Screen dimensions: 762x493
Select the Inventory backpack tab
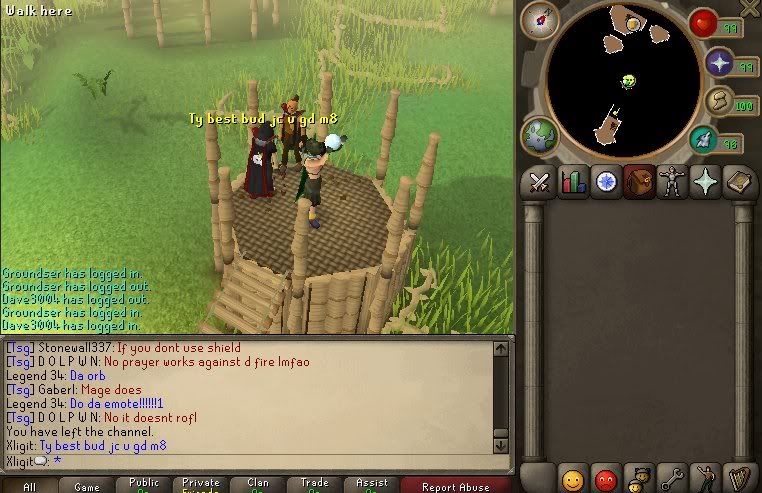click(639, 183)
